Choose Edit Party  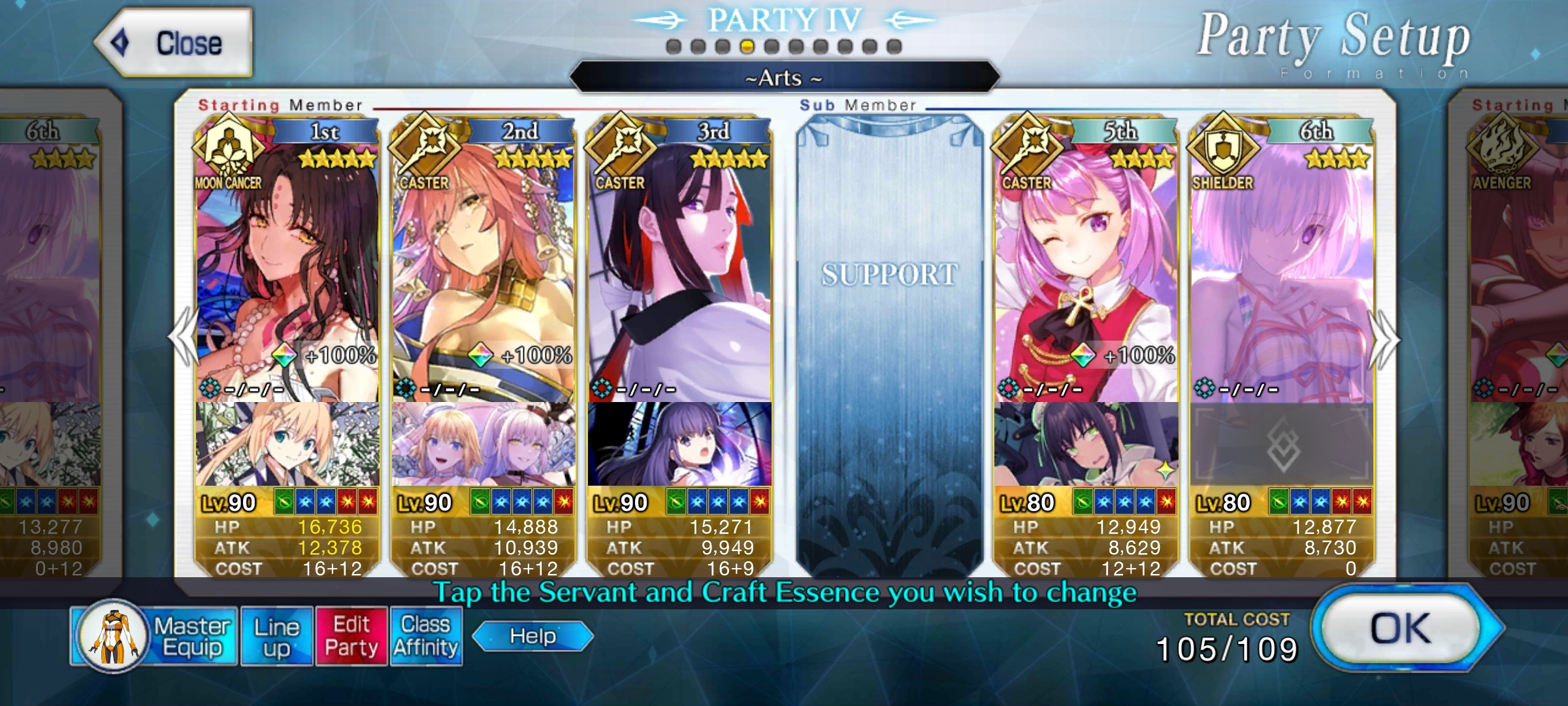tap(351, 637)
